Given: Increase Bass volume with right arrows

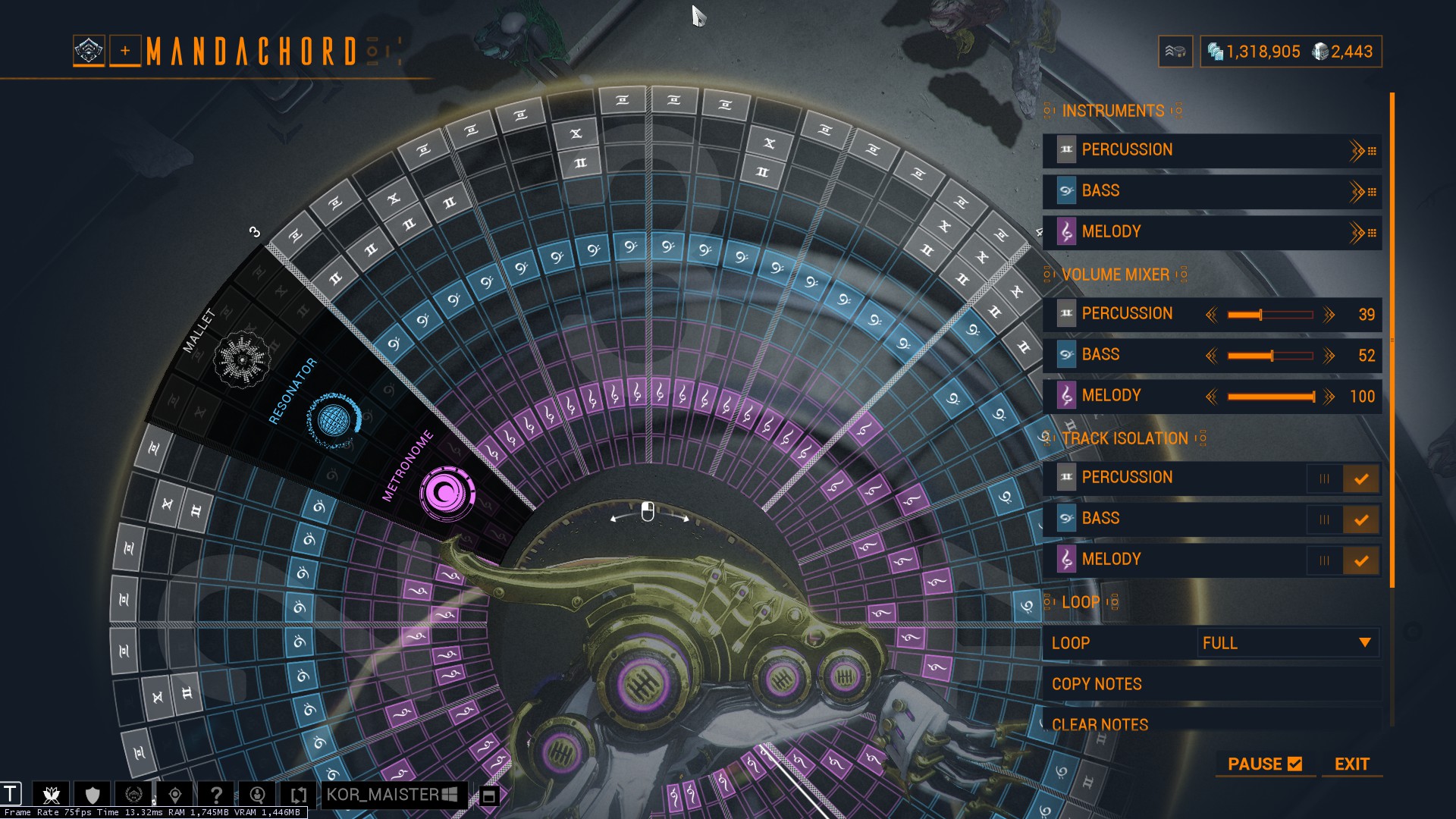Looking at the screenshot, I should 1329,356.
